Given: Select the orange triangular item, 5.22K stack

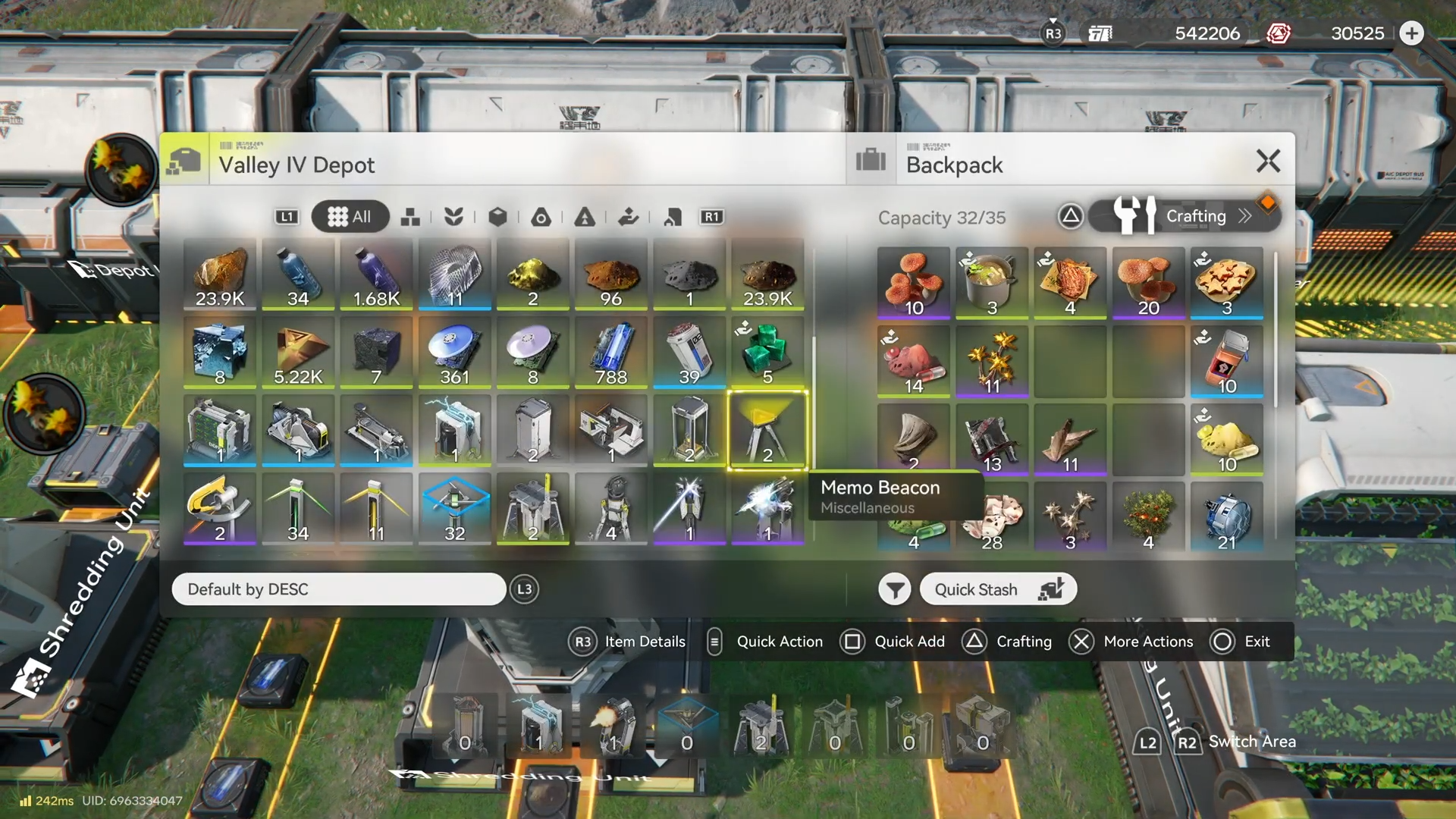Looking at the screenshot, I should coord(298,352).
